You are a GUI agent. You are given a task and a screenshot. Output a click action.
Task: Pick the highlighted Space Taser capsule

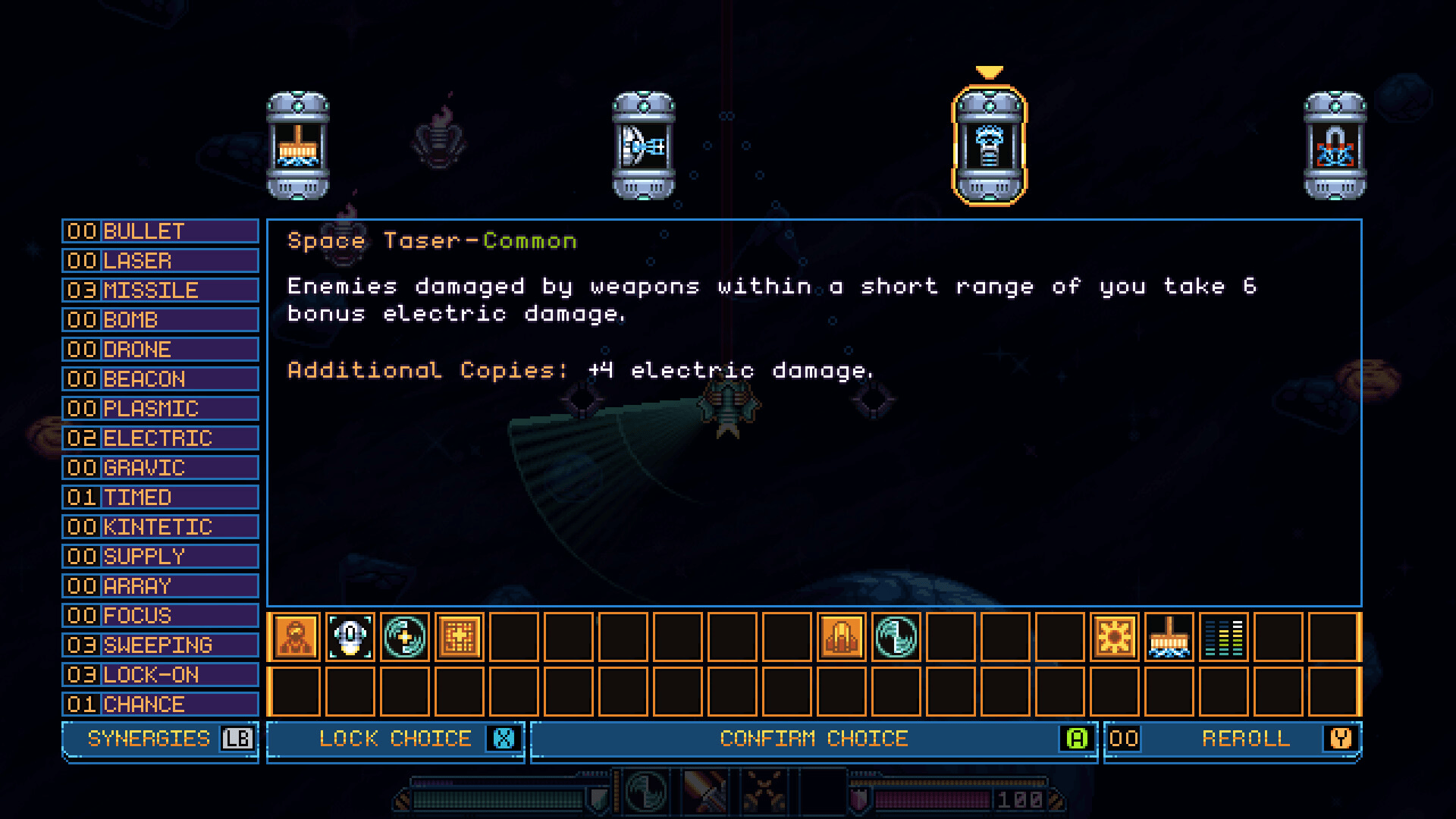(x=989, y=146)
